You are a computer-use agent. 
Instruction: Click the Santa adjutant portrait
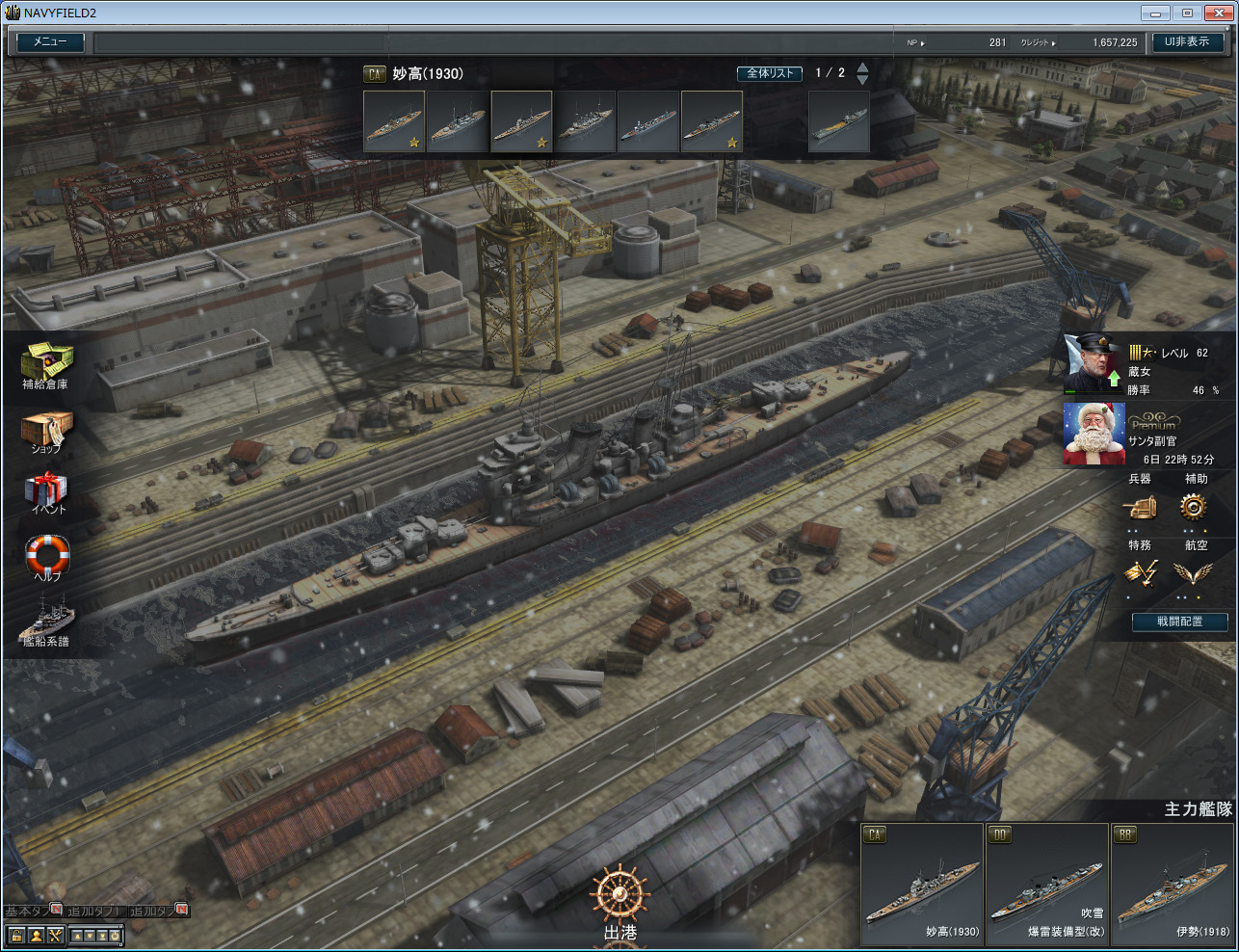tap(1094, 434)
